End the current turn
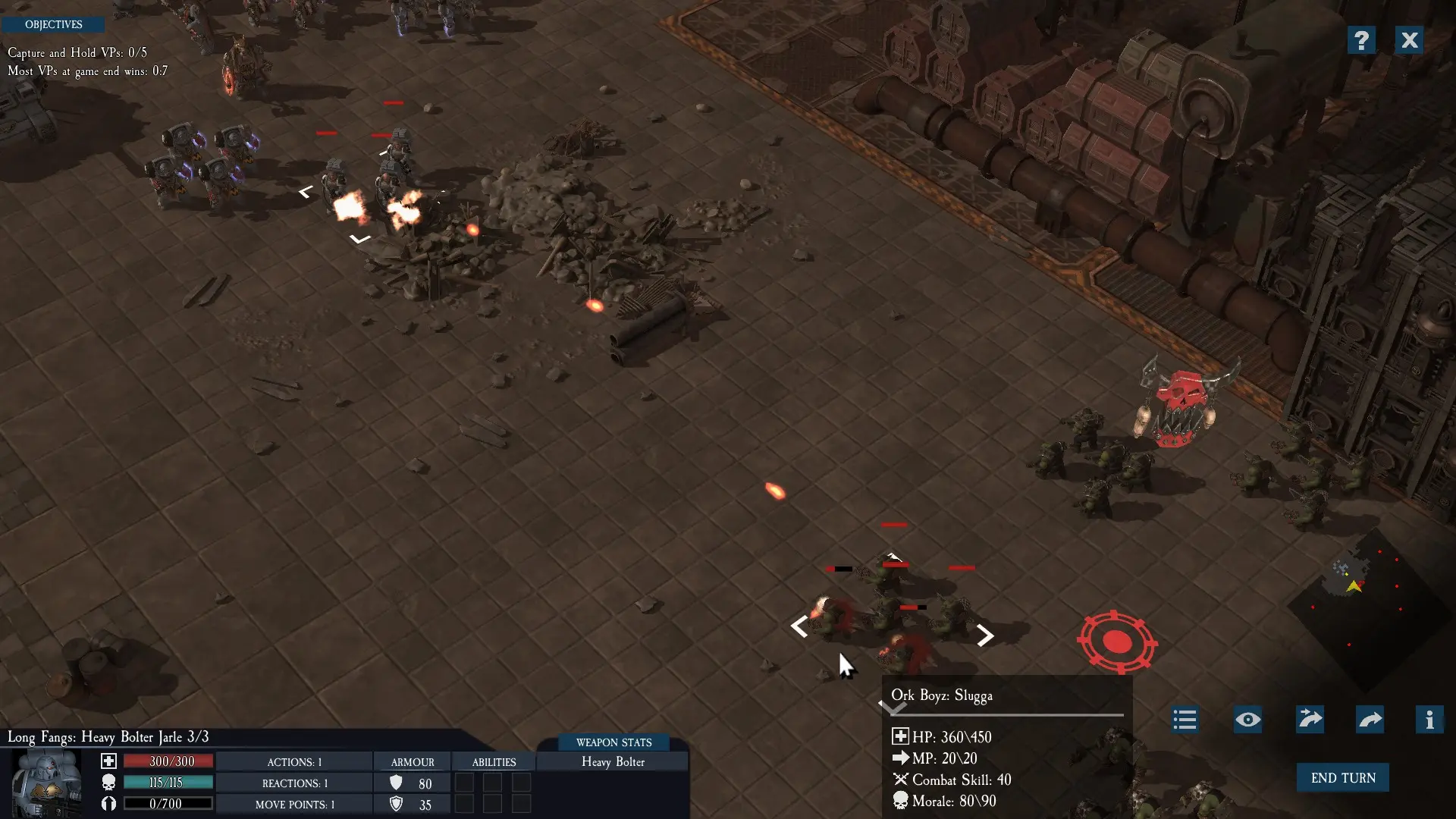Screen dimensions: 1456x819 [x=1342, y=778]
